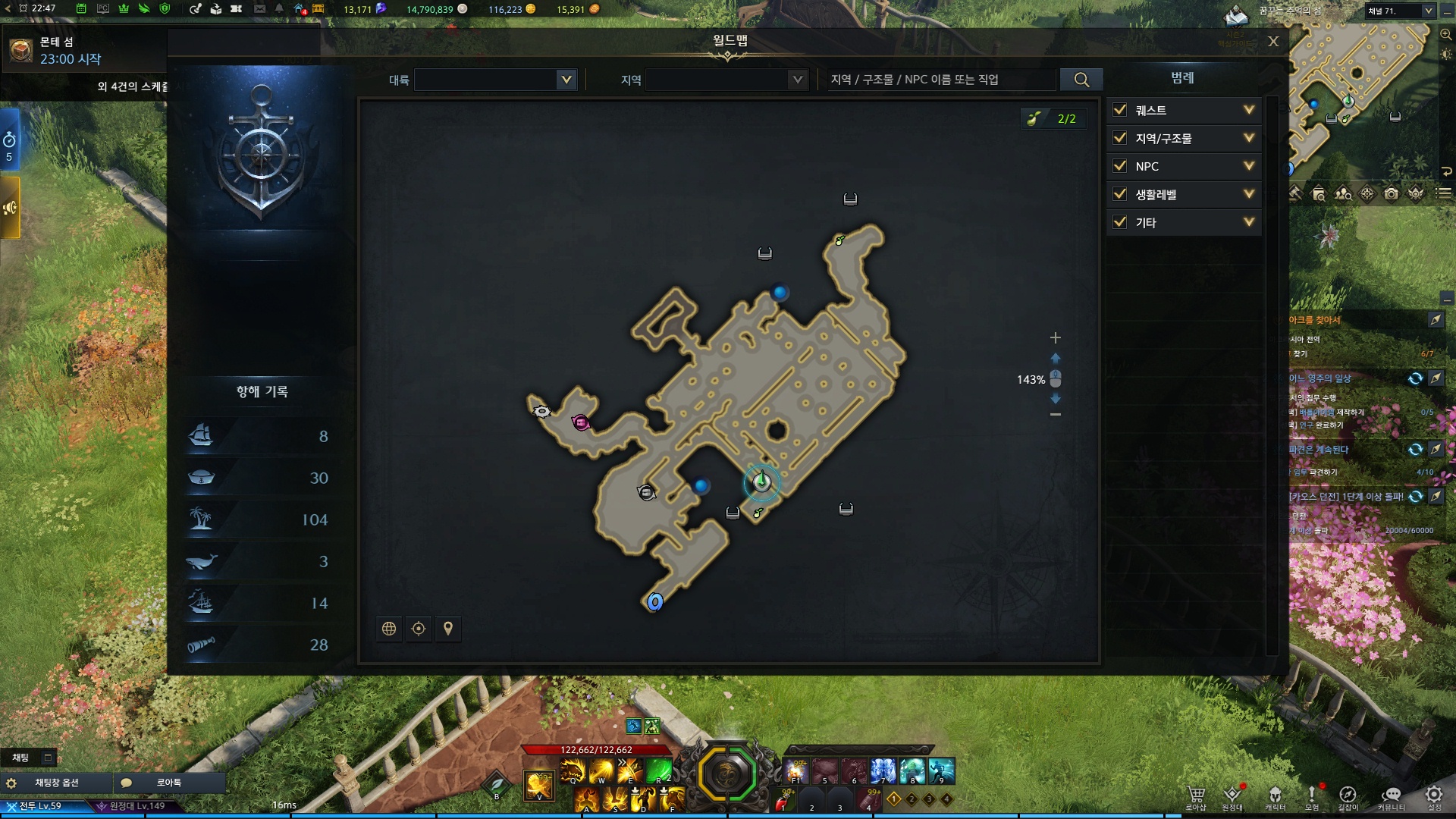Select the pink marker on the map
Viewport: 1456px width, 819px height.
pos(581,422)
